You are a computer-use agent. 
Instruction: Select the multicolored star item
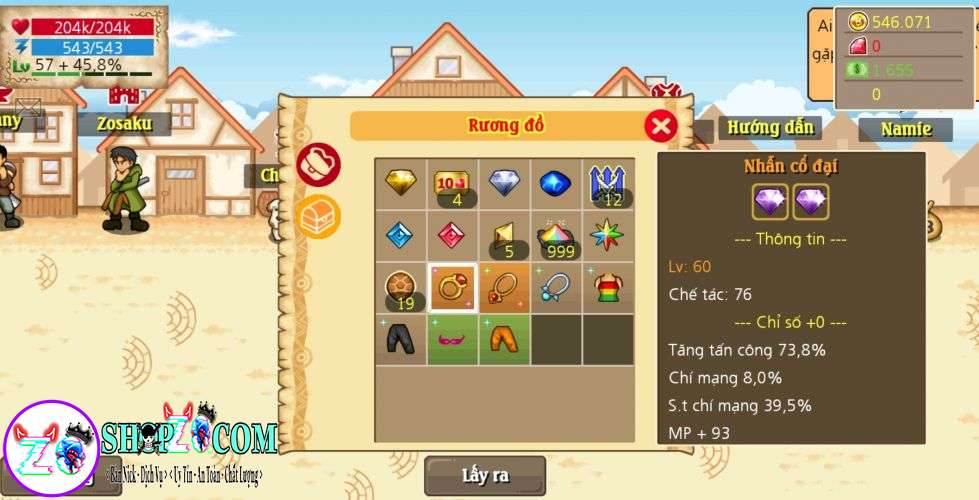(x=608, y=236)
